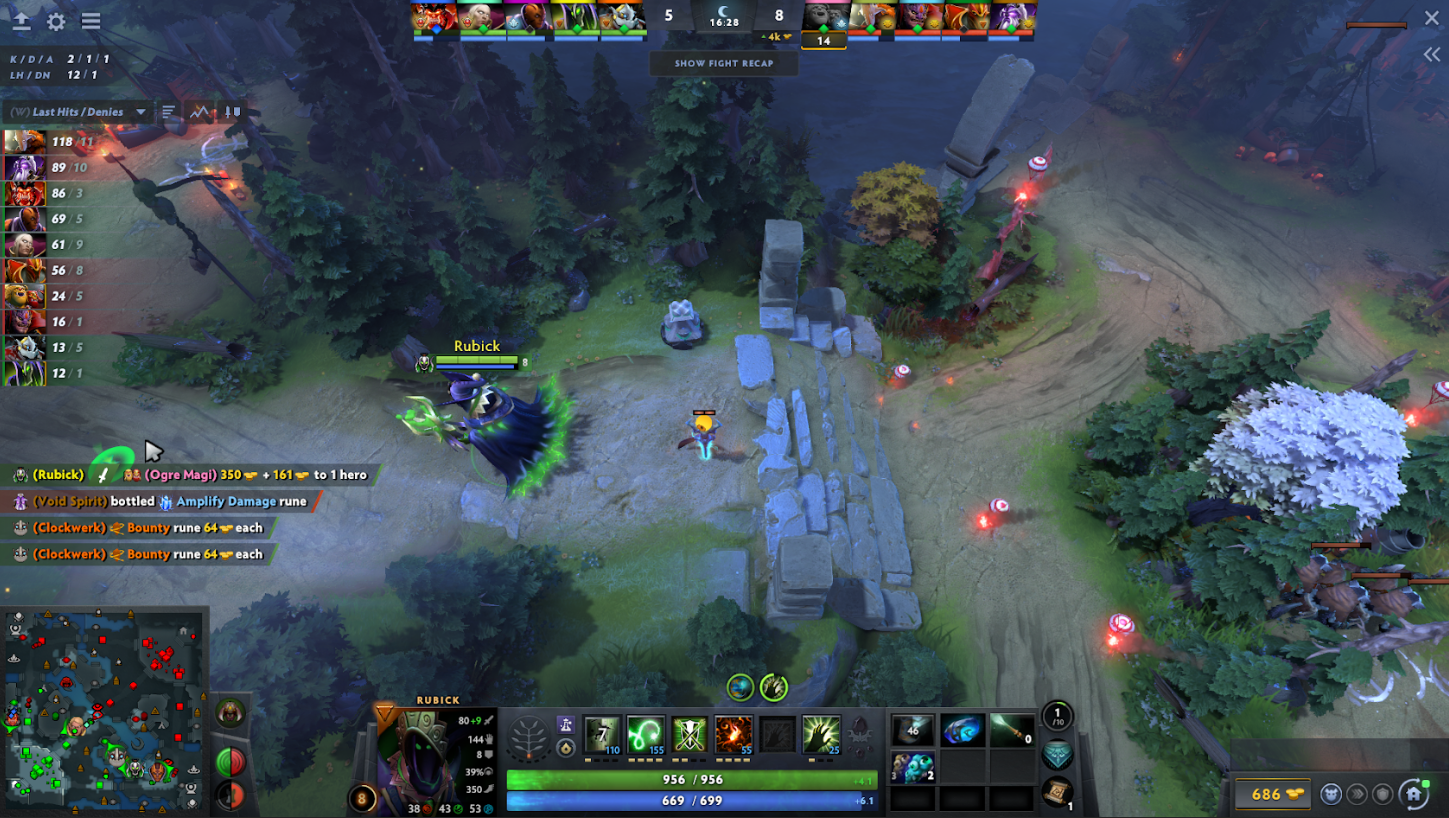Image resolution: width=1449 pixels, height=818 pixels.
Task: Click the Town Portal Scroll slot
Action: [1059, 790]
